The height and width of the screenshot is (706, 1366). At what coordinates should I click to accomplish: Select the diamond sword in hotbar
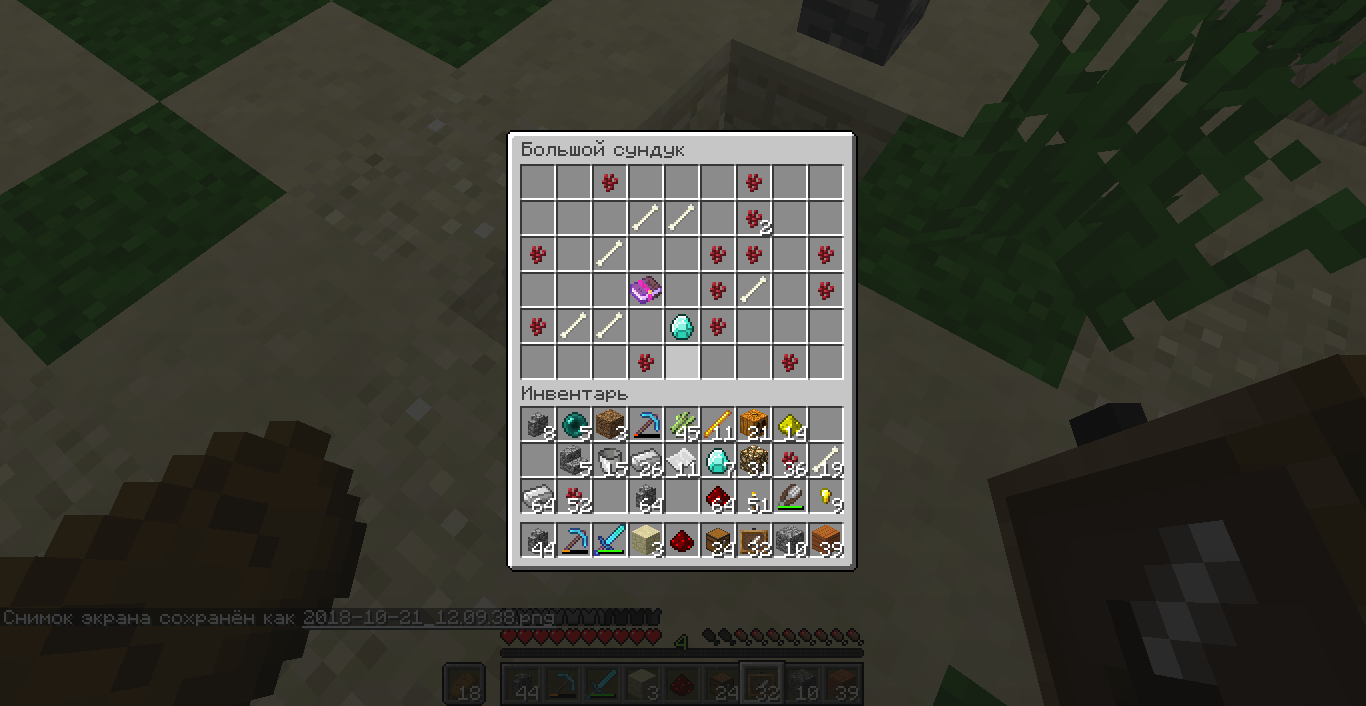pos(610,542)
